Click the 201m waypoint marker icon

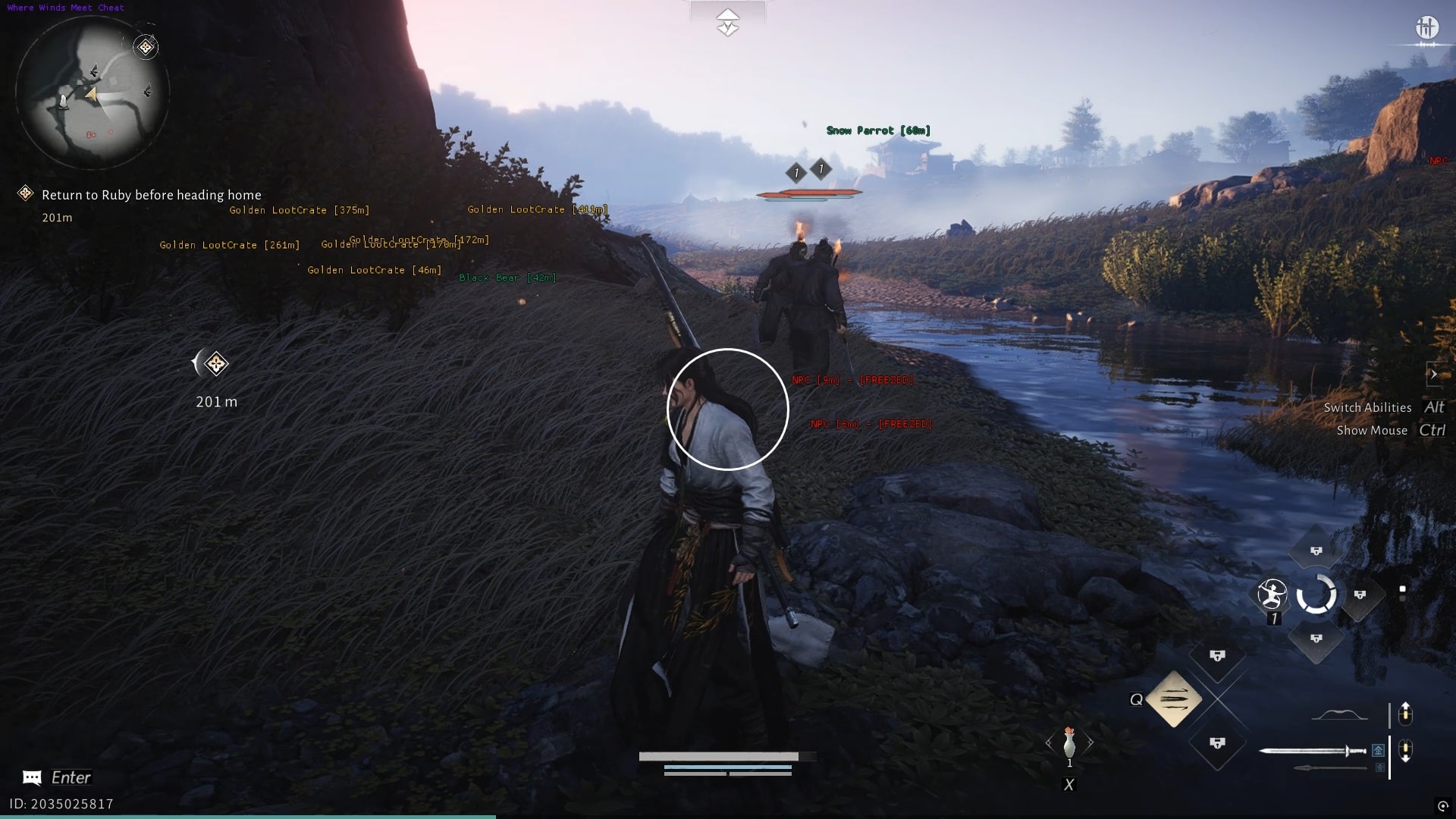coord(215,365)
